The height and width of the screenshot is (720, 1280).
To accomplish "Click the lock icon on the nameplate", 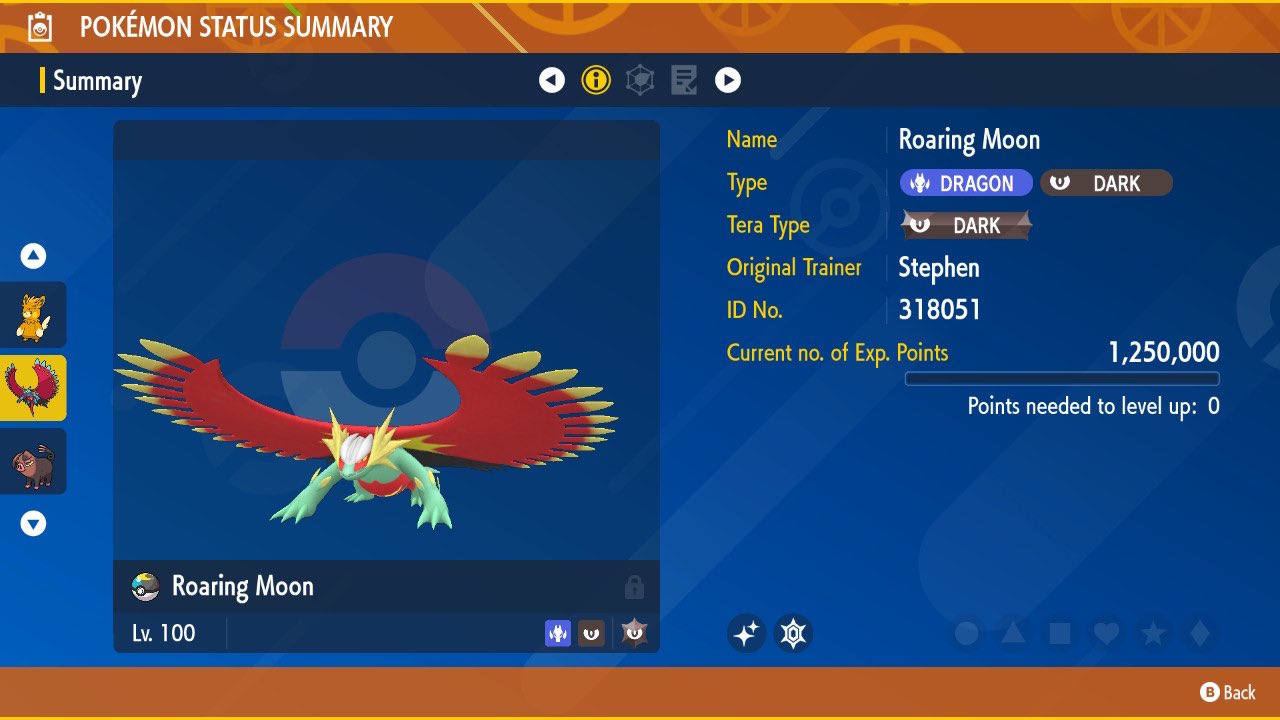I will click(x=636, y=588).
